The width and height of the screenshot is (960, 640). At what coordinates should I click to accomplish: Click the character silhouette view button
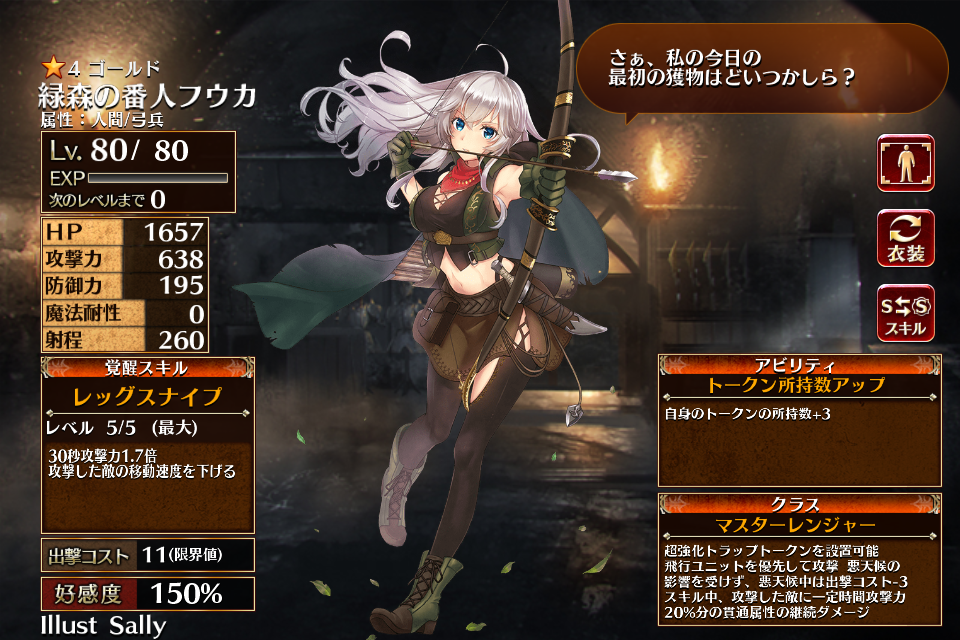pos(906,163)
